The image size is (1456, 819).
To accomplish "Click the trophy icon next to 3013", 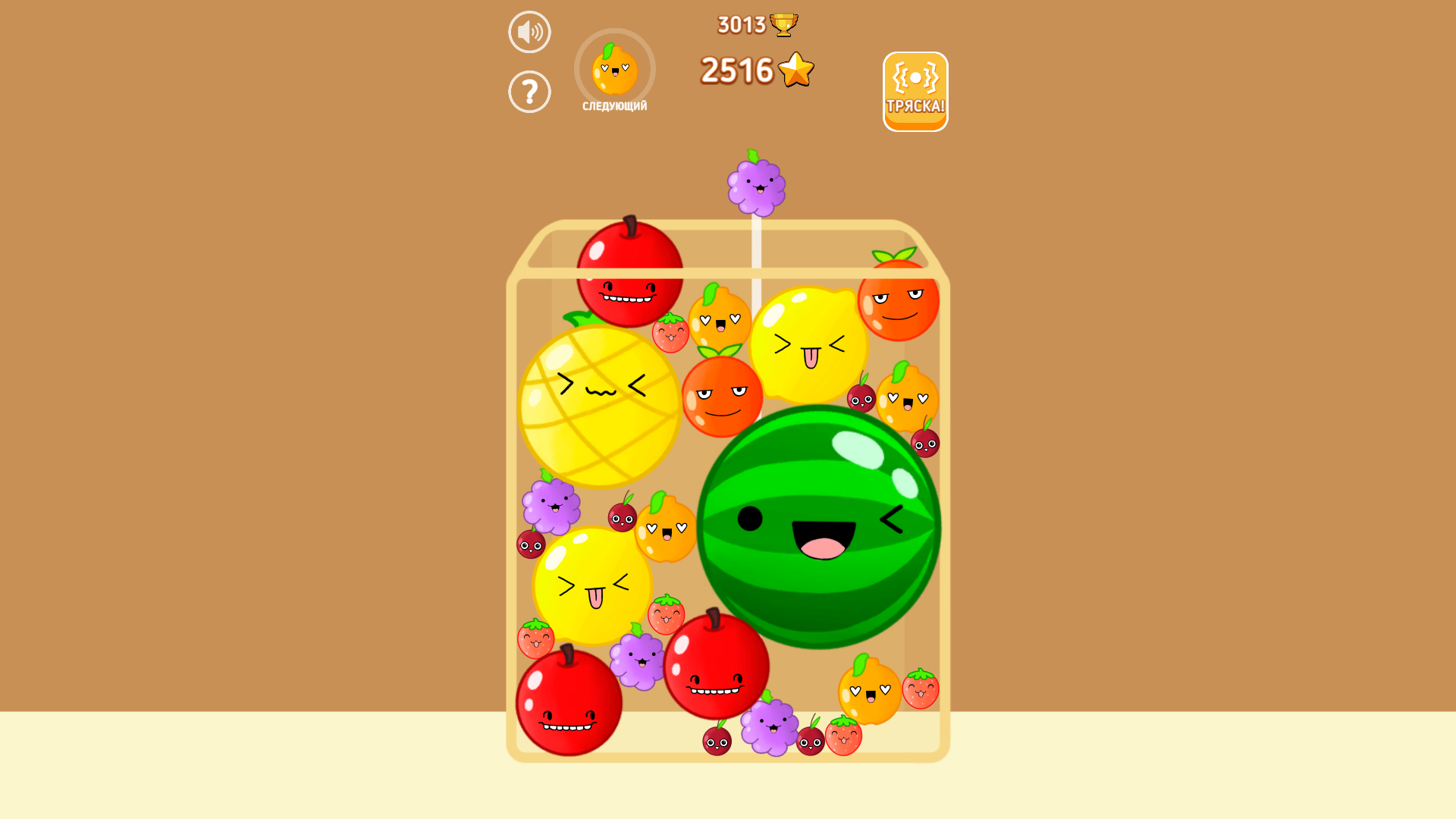I will (783, 24).
